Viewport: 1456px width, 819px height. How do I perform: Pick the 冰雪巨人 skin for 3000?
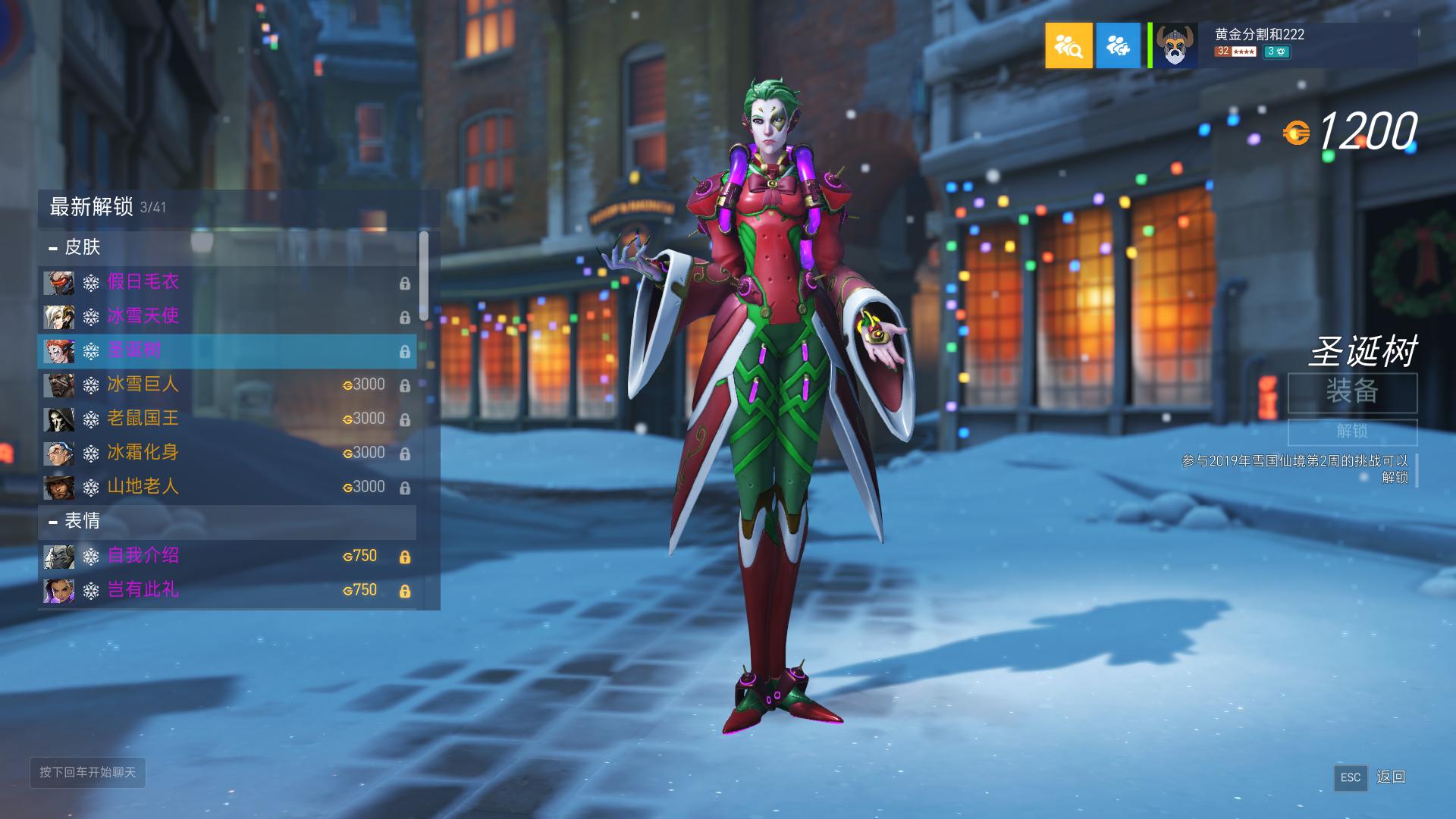(227, 384)
